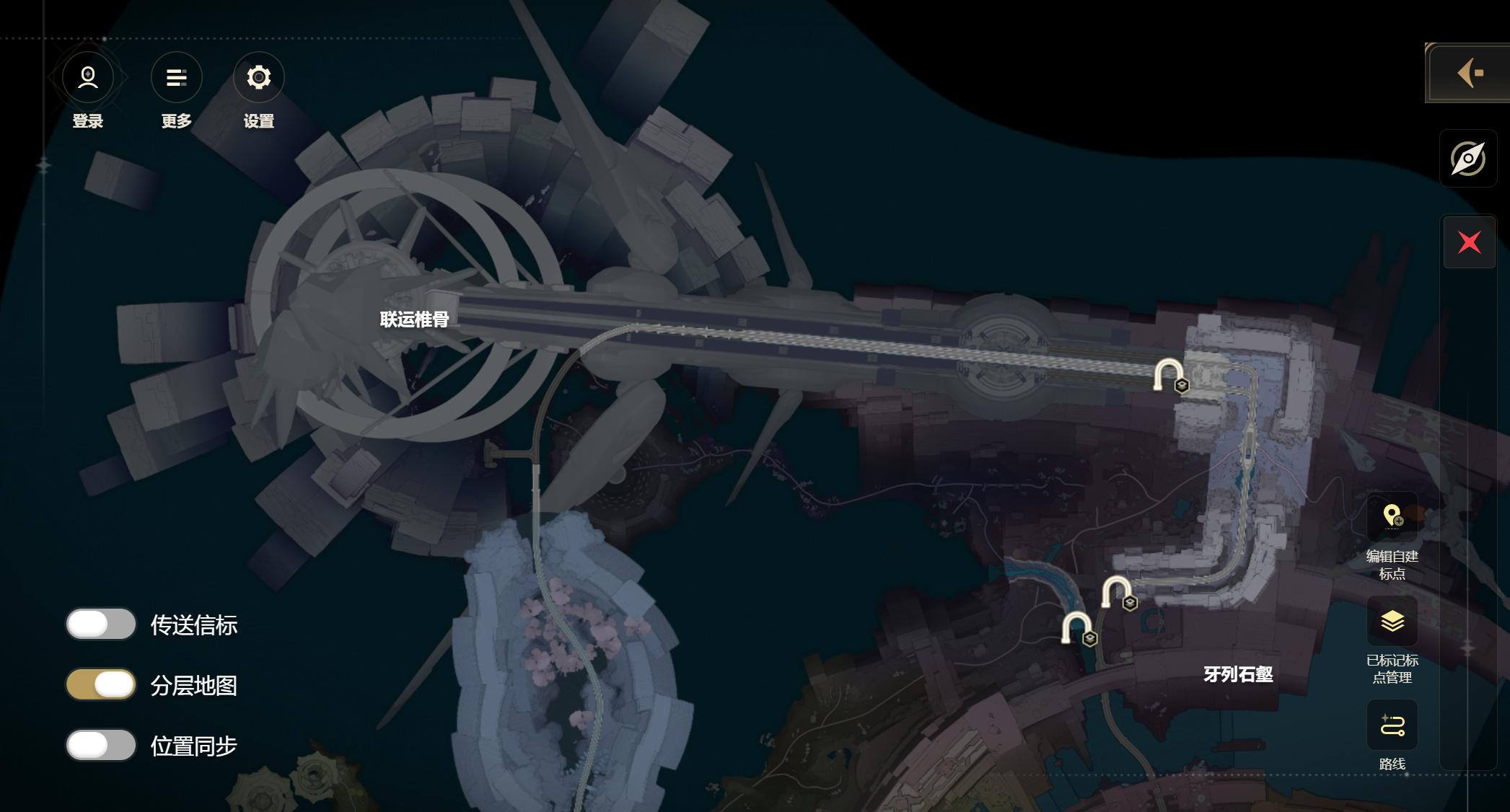Collapse the panel with the back arrow button

(1468, 73)
